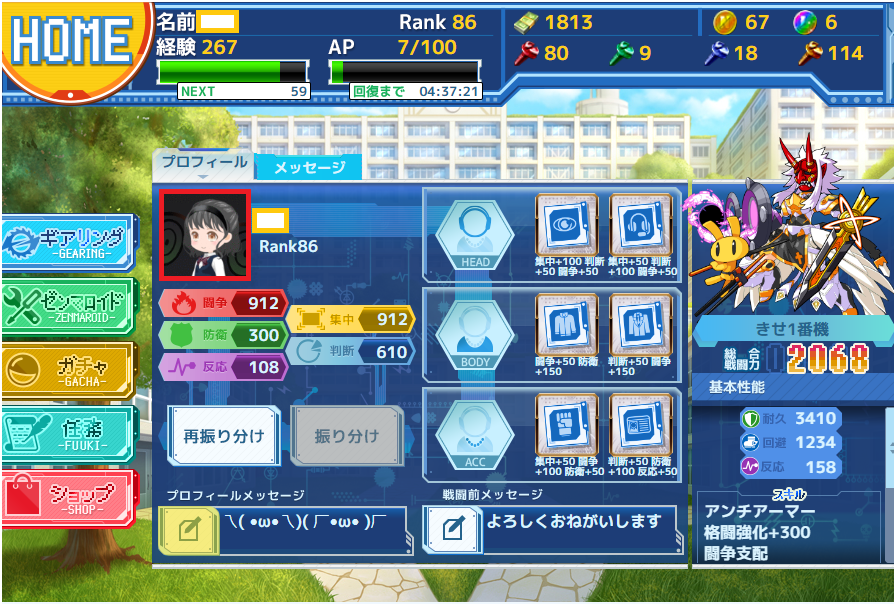
Task: Select the ACC fist gear slot
Action: point(567,425)
